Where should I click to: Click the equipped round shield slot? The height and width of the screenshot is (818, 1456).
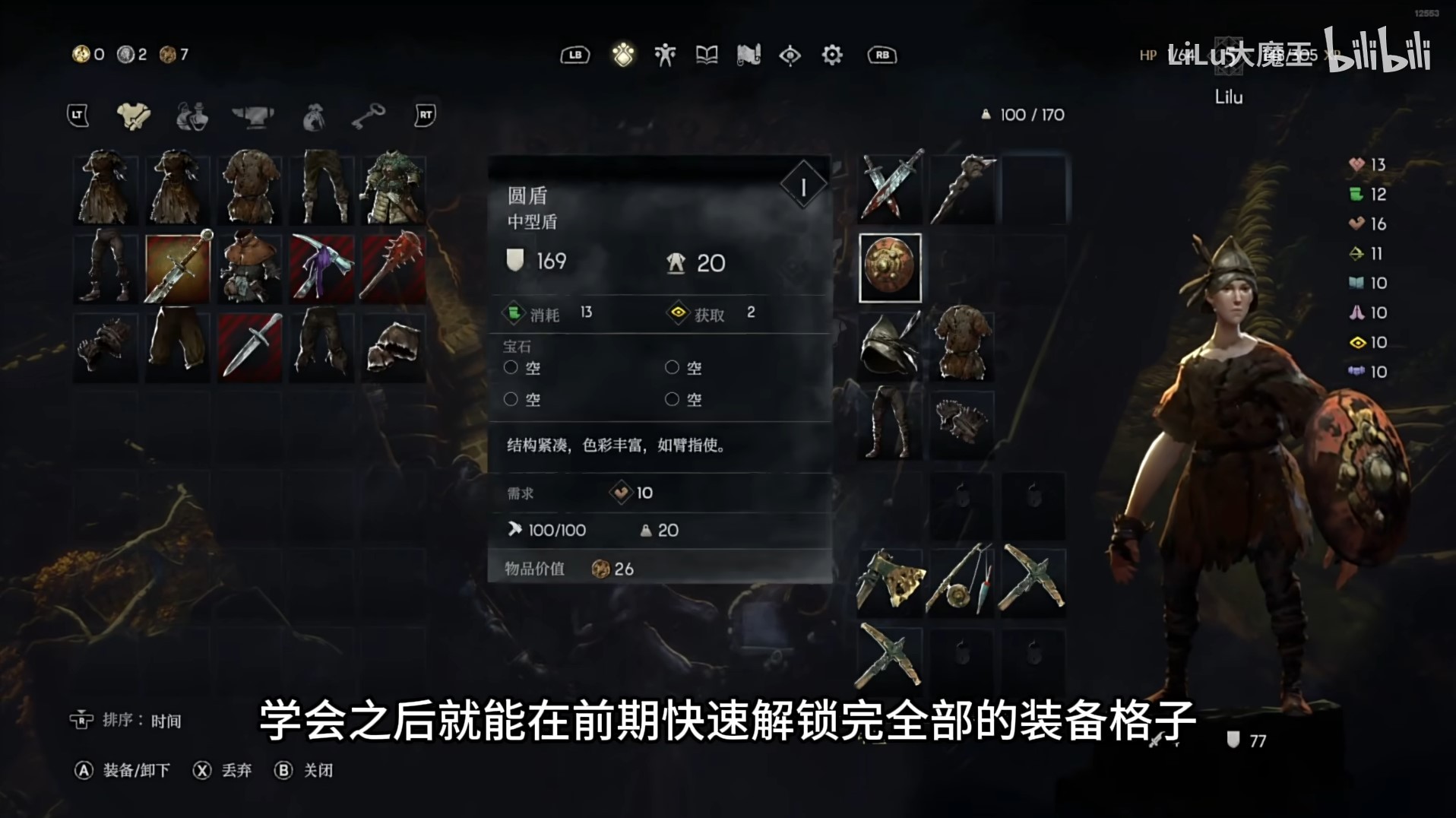pos(890,268)
